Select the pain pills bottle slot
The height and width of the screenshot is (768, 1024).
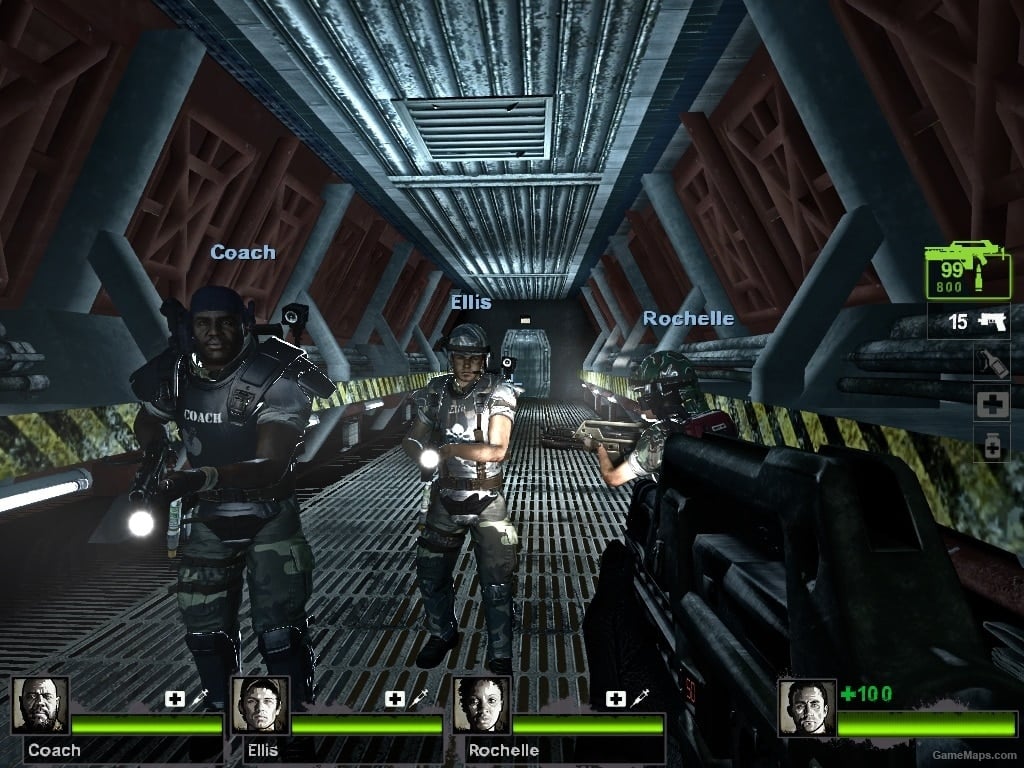click(991, 445)
